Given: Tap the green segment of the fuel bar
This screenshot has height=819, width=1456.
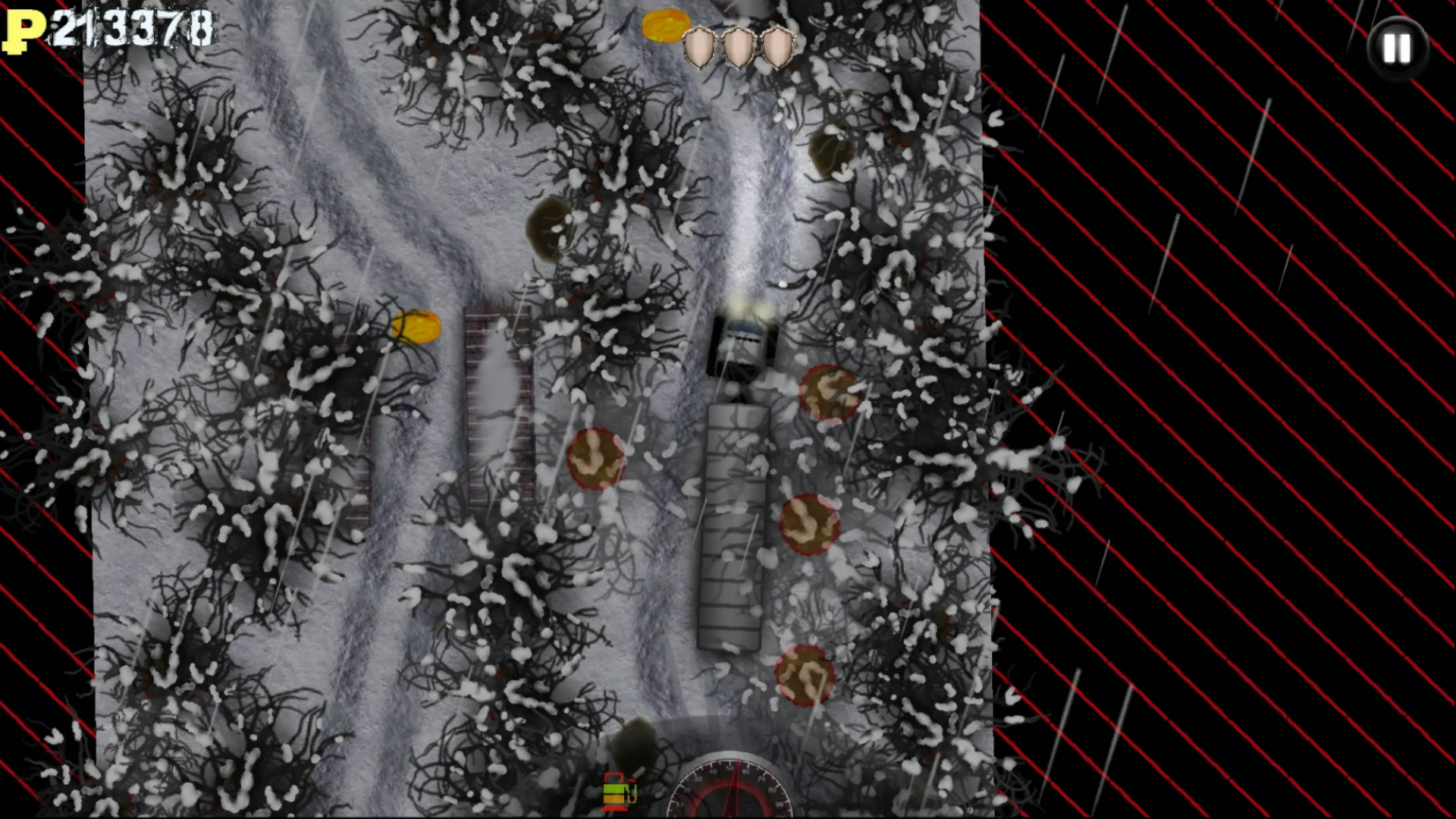Looking at the screenshot, I should tap(614, 789).
